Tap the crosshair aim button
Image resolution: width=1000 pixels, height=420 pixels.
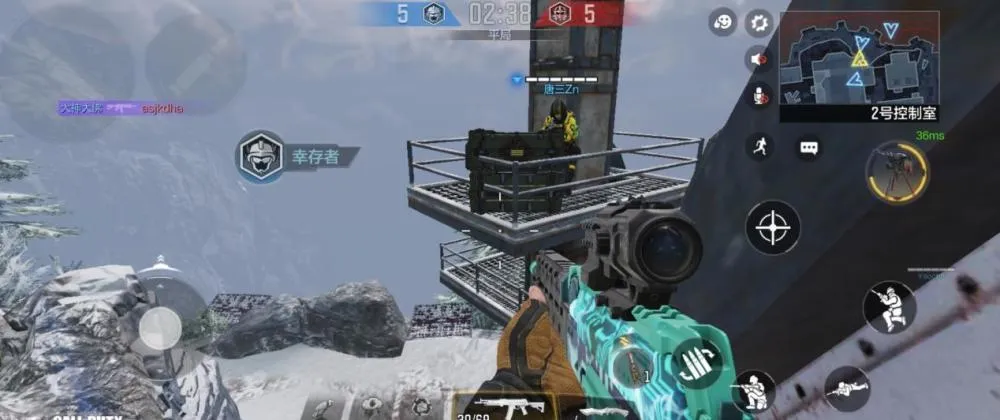pyautogui.click(x=773, y=227)
